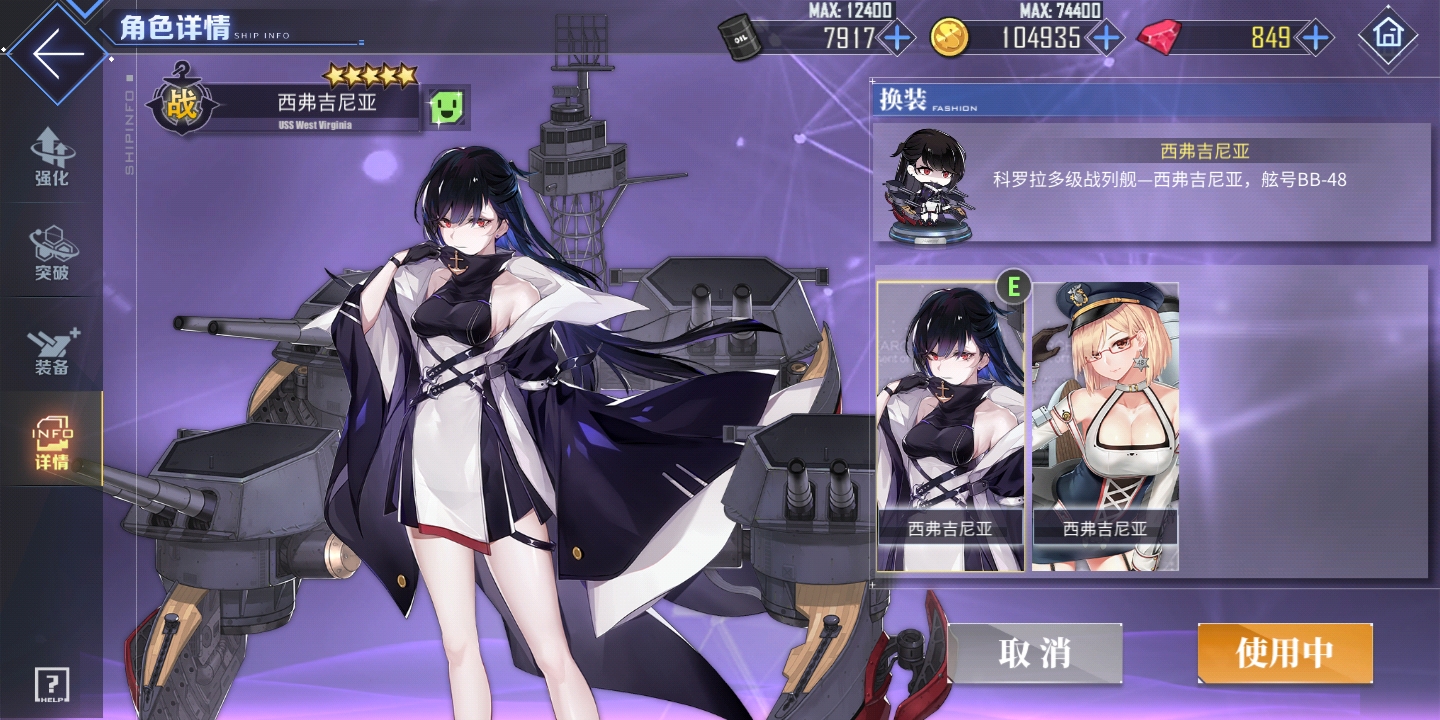Click the orange 使用中 button
The image size is (1440, 720).
(x=1285, y=653)
